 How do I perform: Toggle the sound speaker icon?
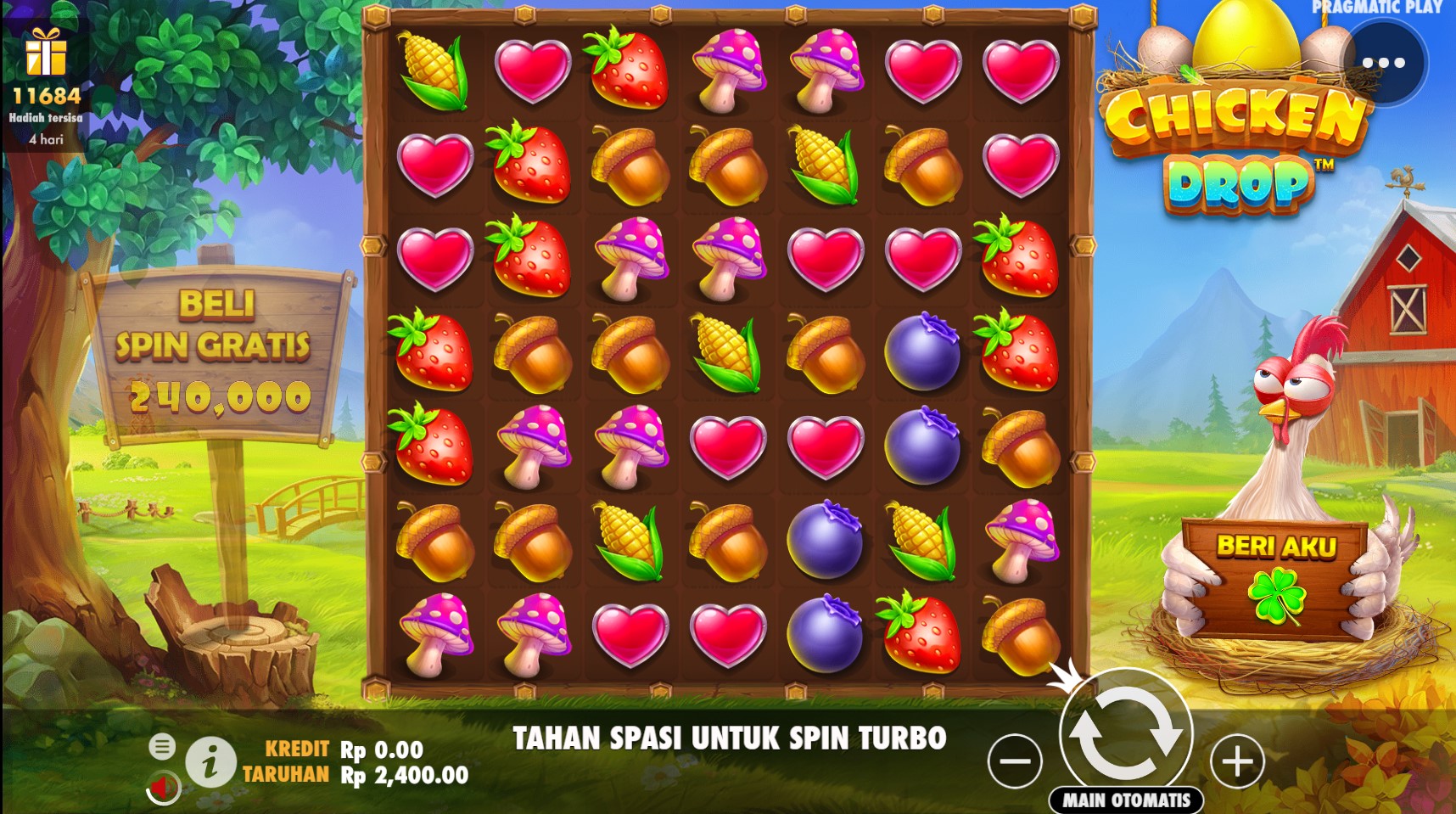point(163,787)
